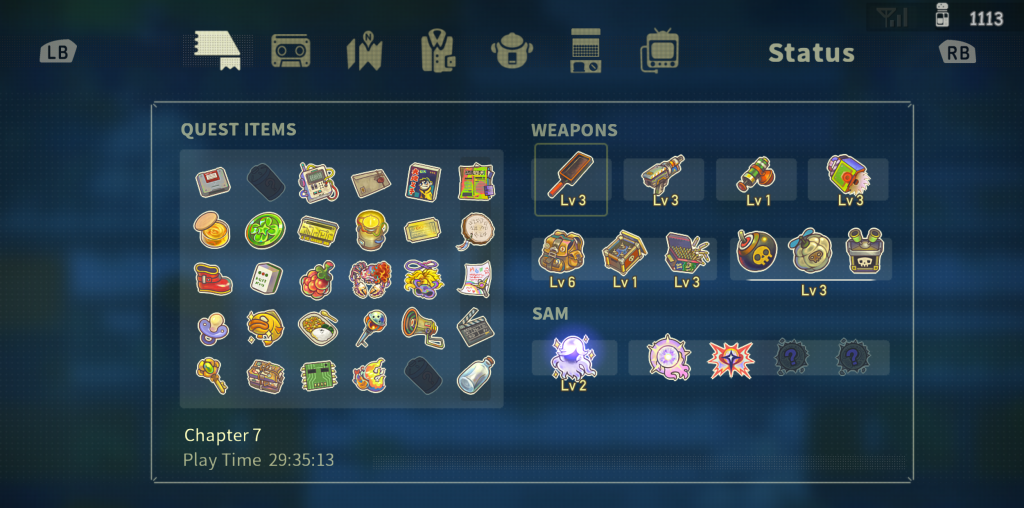
Task: Open the refrigerator tab
Action: (x=585, y=51)
